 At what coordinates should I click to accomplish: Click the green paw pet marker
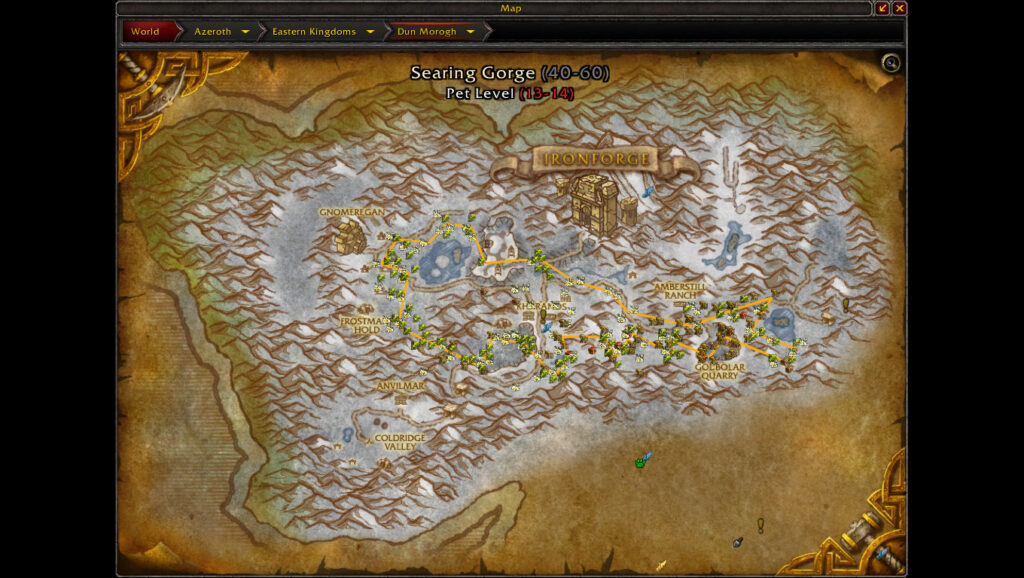[640, 462]
